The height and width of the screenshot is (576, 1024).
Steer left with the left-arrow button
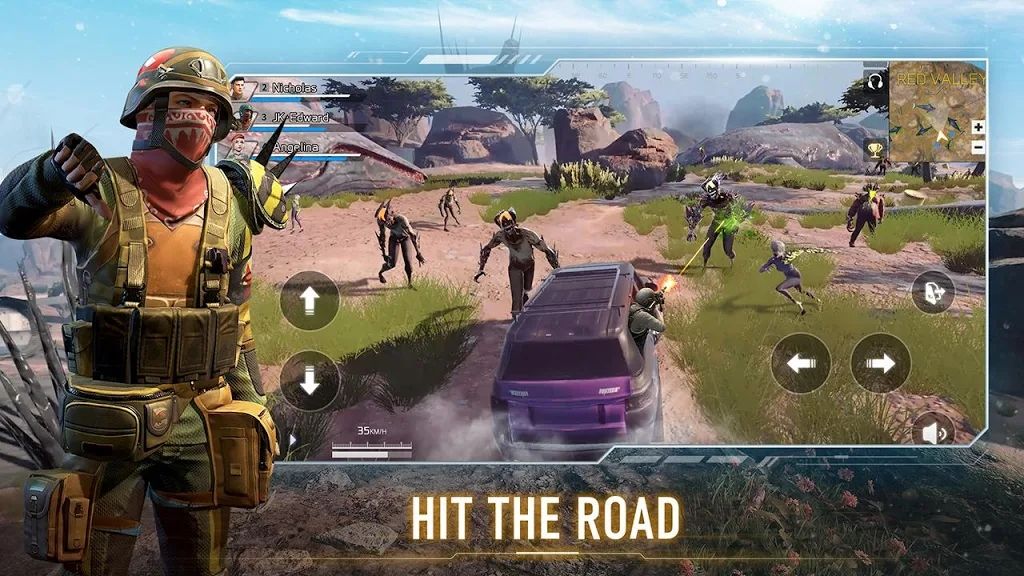tap(800, 363)
